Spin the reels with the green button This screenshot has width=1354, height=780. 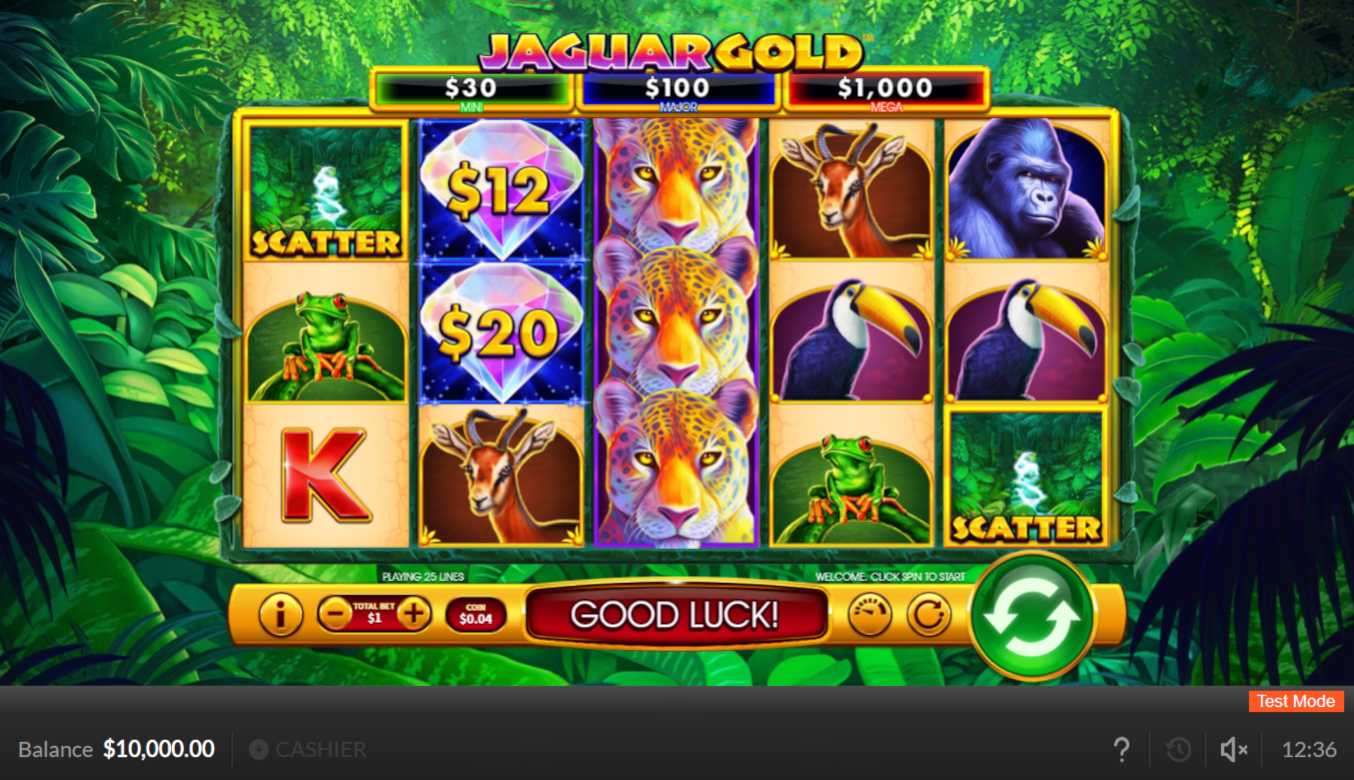click(x=1031, y=615)
